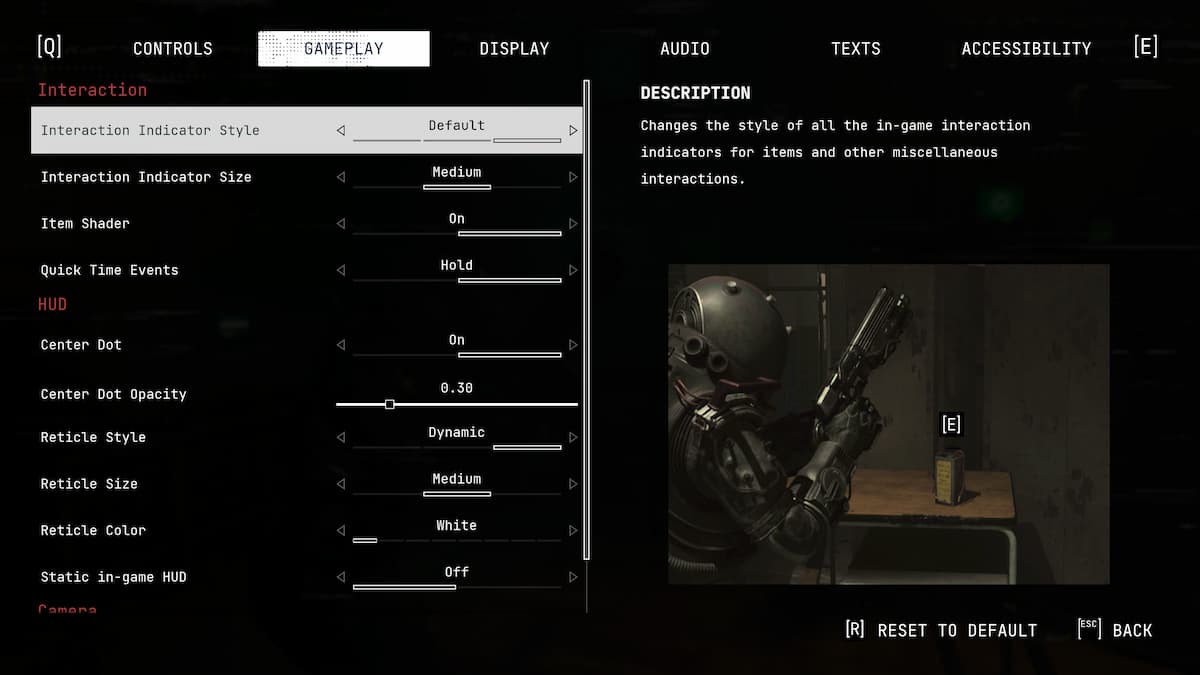
Task: Click the right arrow for Item Shader
Action: (x=573, y=224)
